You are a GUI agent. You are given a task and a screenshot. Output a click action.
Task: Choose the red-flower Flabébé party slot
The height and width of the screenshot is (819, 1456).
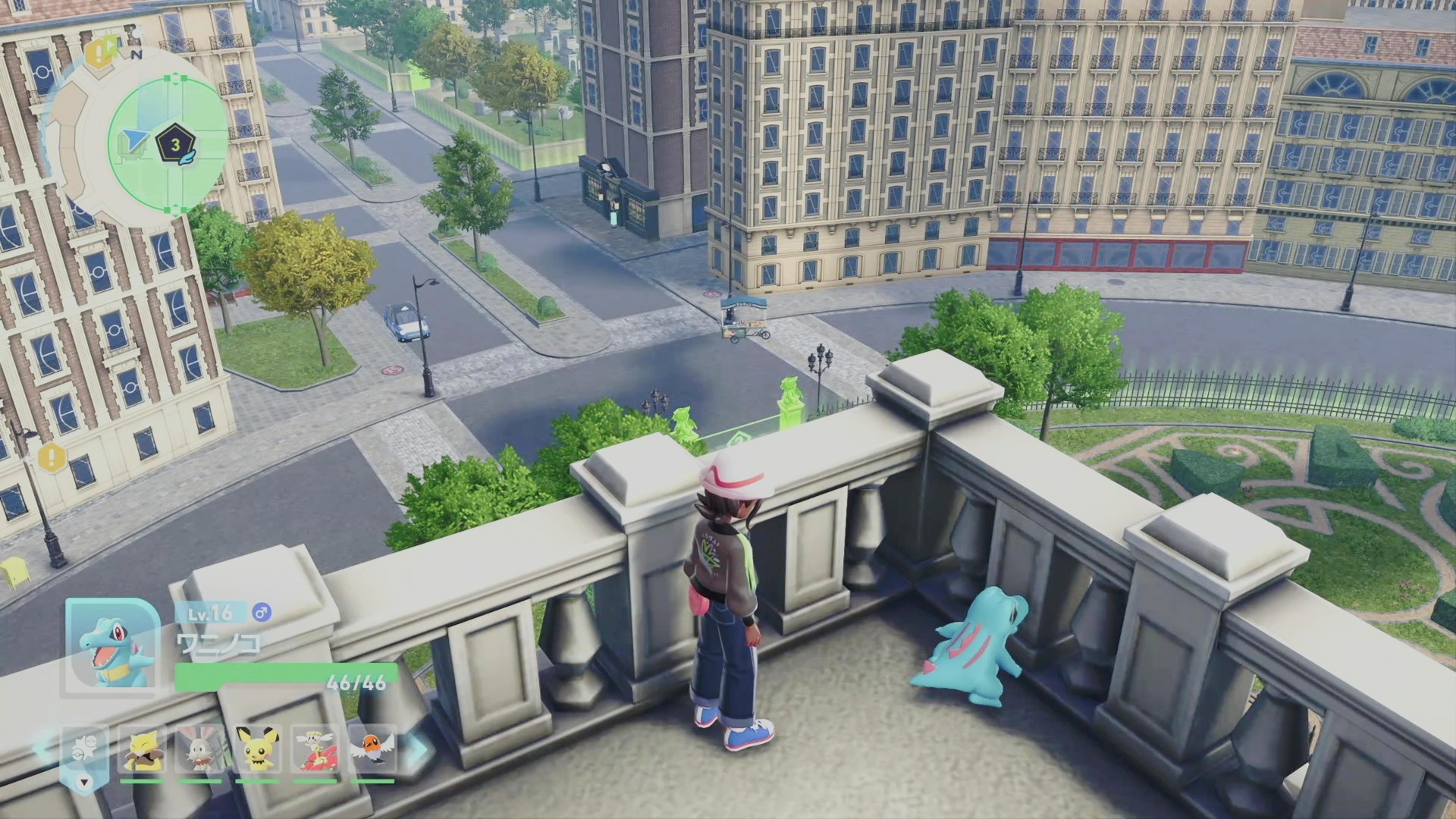pos(314,748)
